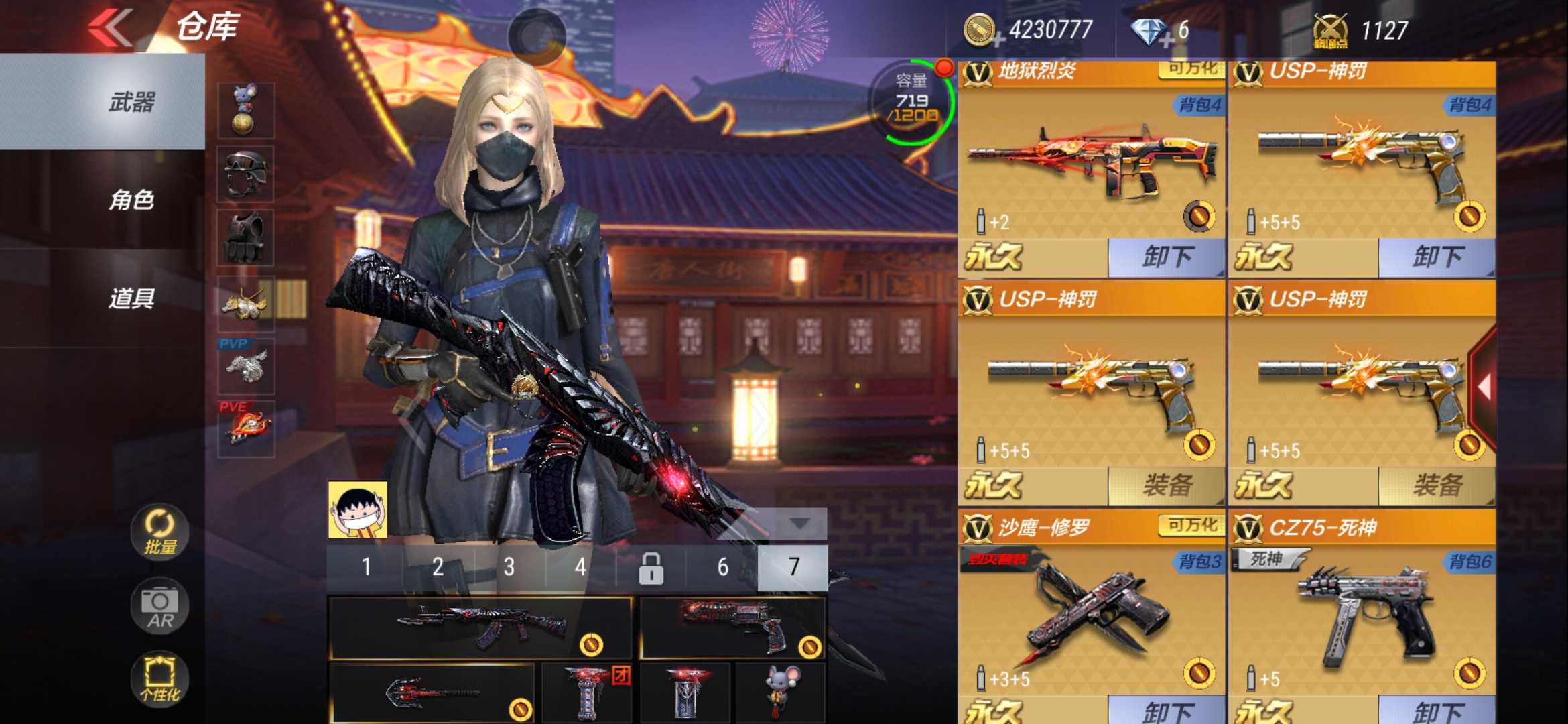The width and height of the screenshot is (1568, 724).
Task: Click the goggles equipment slot
Action: [x=246, y=174]
